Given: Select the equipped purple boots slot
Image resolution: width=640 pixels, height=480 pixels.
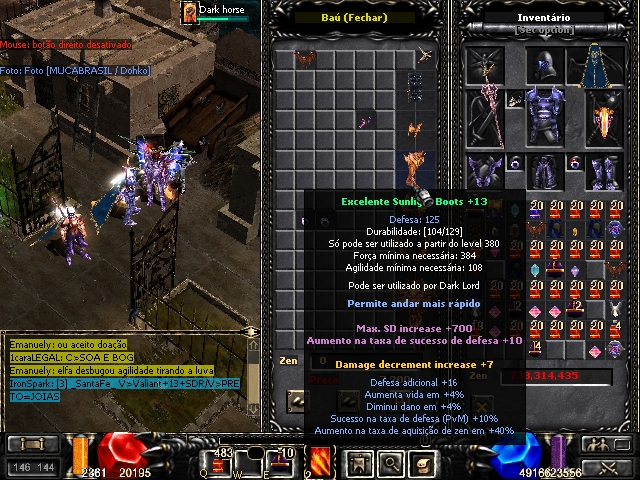Looking at the screenshot, I should point(603,171).
